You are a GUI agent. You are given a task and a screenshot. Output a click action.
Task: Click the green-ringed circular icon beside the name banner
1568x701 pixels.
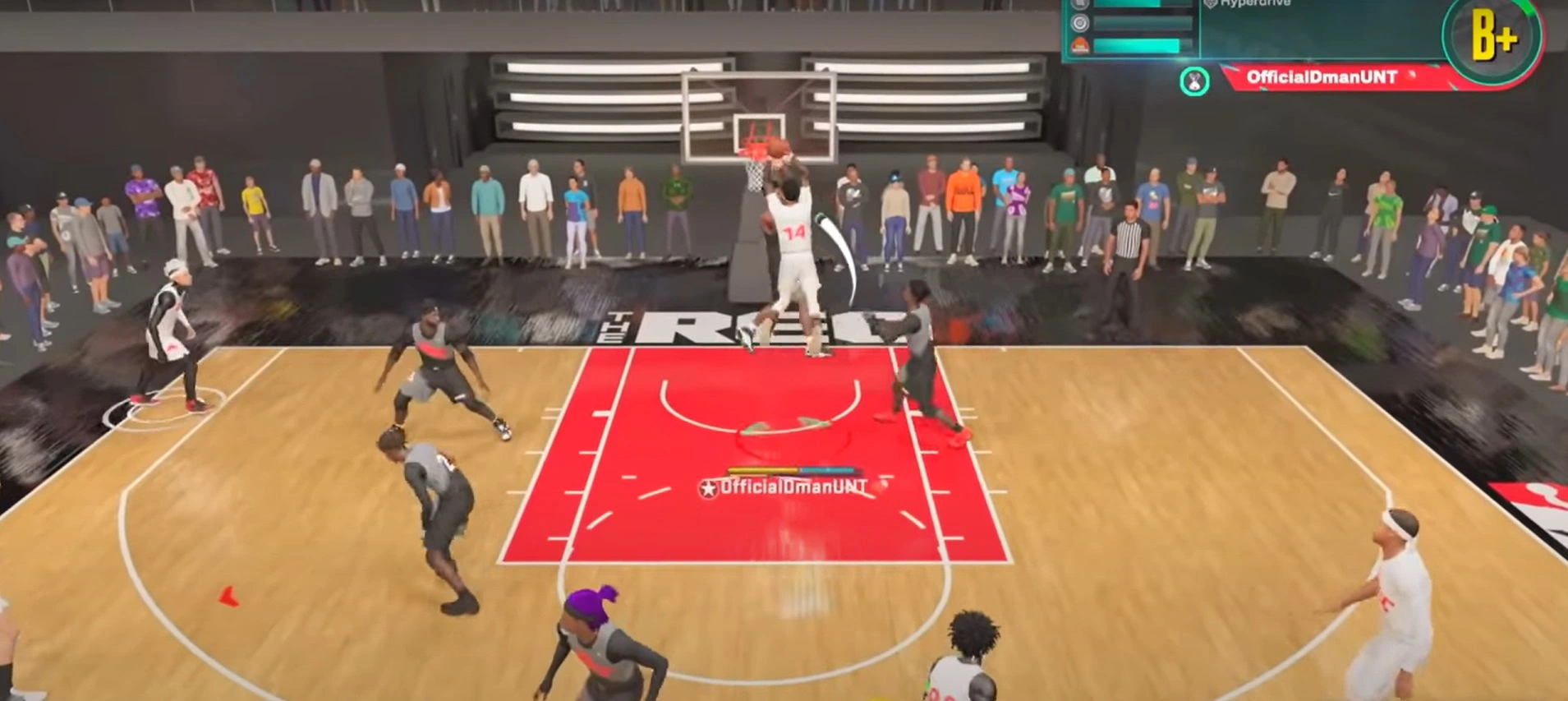click(x=1194, y=81)
